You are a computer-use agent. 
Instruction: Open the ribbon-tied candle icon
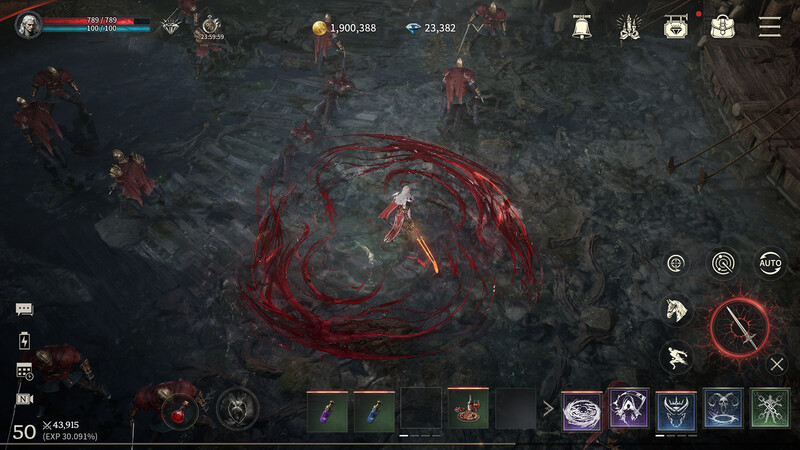pos(629,27)
